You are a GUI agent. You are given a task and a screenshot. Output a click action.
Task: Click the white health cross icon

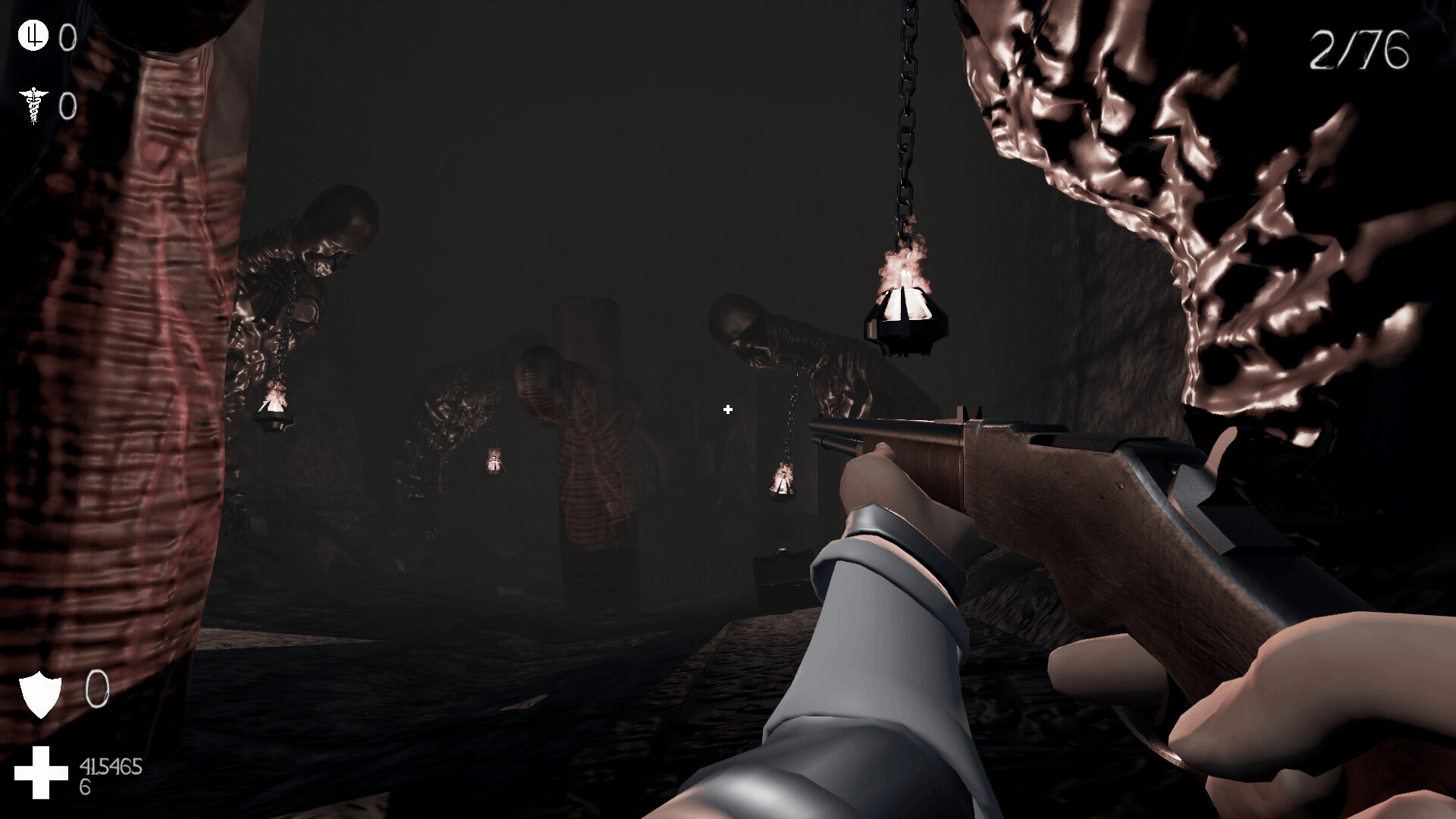pos(42,772)
